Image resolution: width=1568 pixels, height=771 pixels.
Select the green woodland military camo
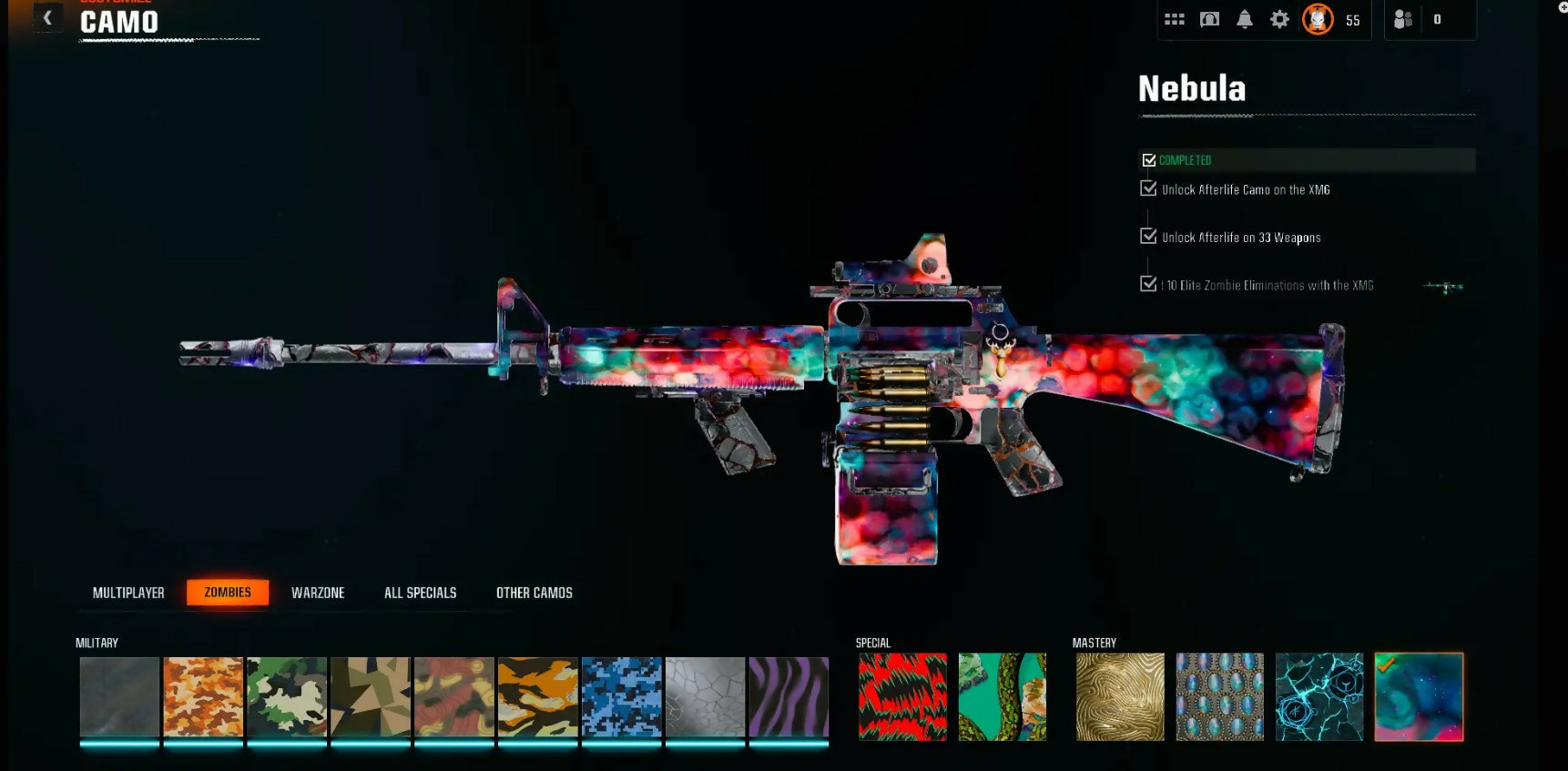pos(287,696)
